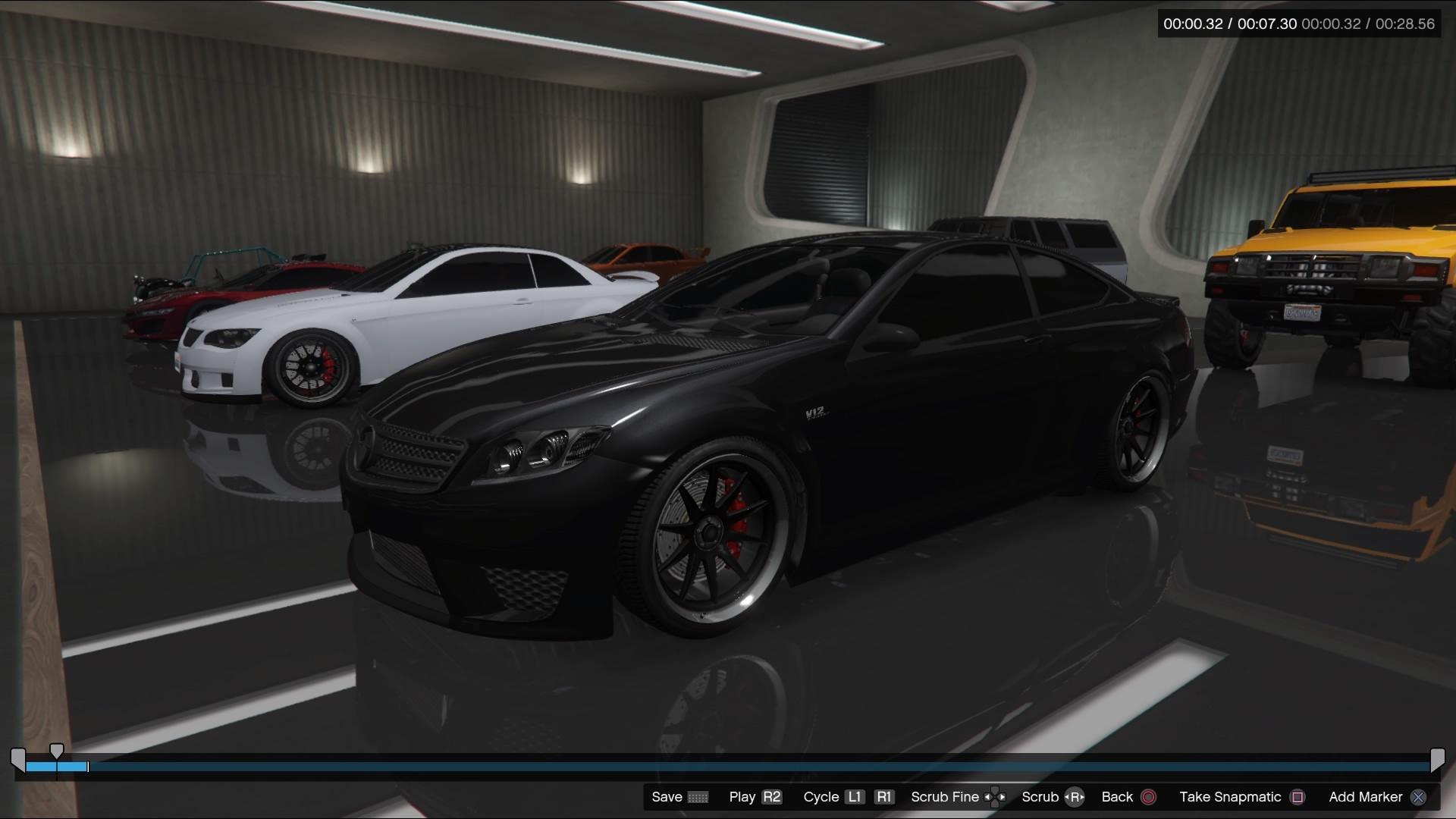Viewport: 1456px width, 819px height.
Task: Click the Scrub Fine label
Action: [x=944, y=797]
